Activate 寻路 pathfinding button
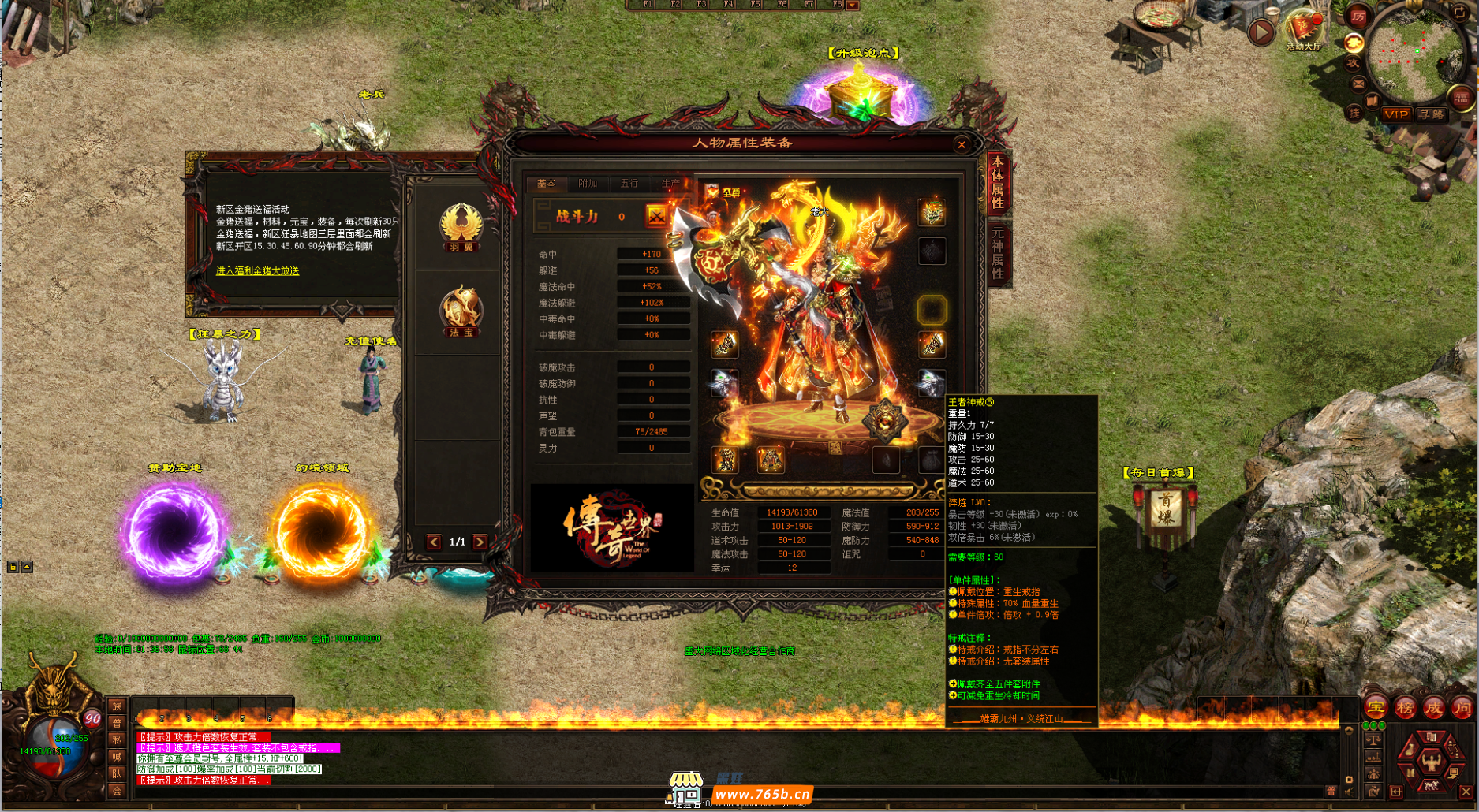This screenshot has width=1479, height=812. coord(1430,114)
